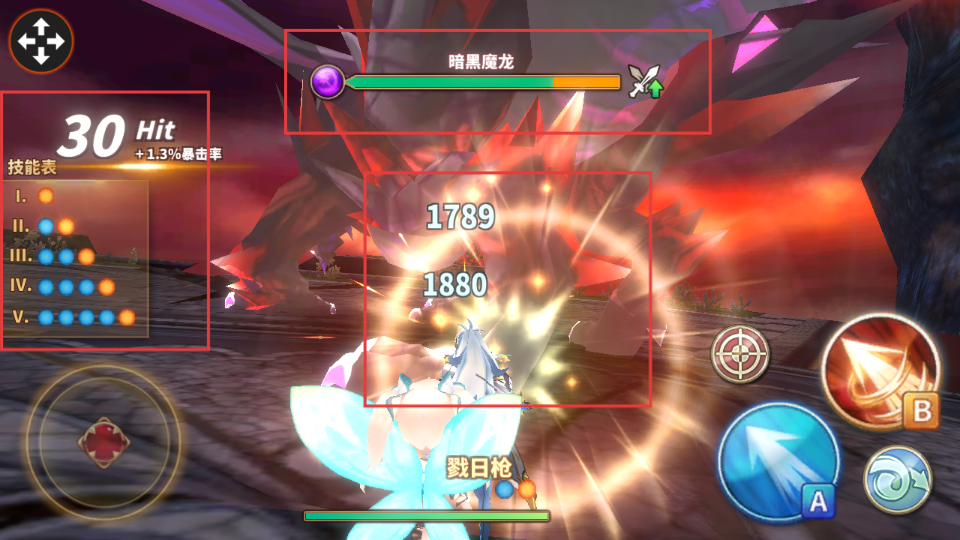Viewport: 960px width, 540px height.
Task: Open the 技能表 combo skill list
Action: [x=32, y=167]
